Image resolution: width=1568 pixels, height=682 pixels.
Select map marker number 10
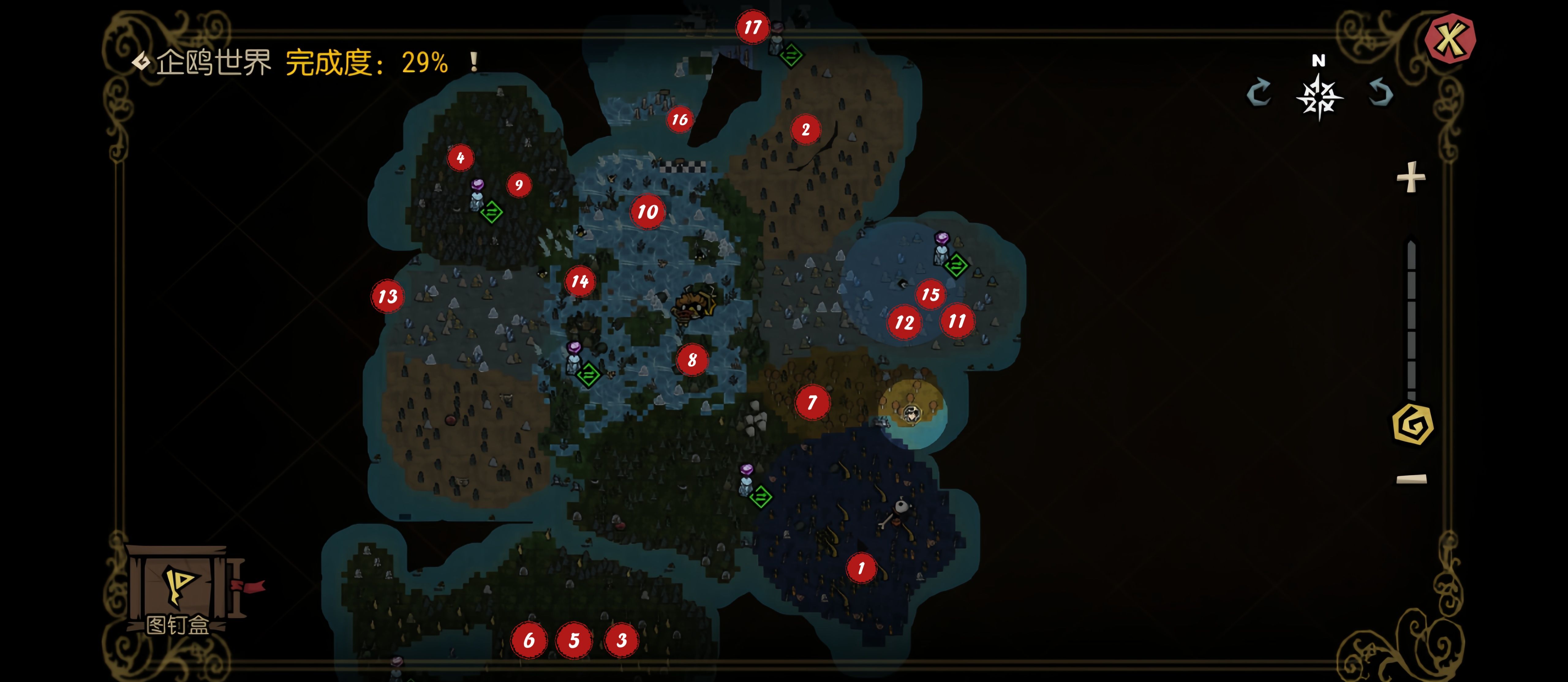pyautogui.click(x=647, y=212)
